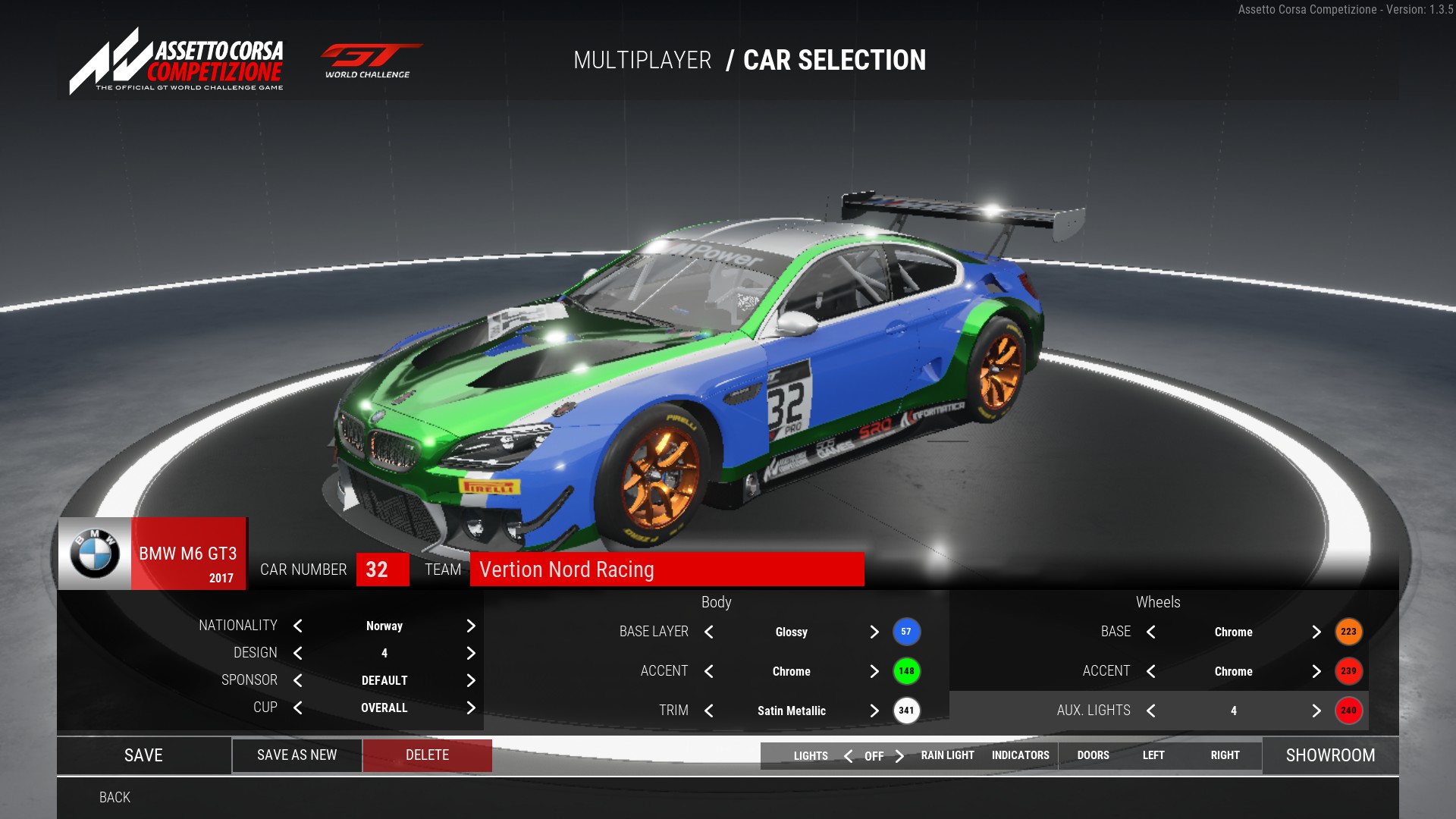
Task: Set next body Trim finish after Satin Metallic
Action: [874, 711]
